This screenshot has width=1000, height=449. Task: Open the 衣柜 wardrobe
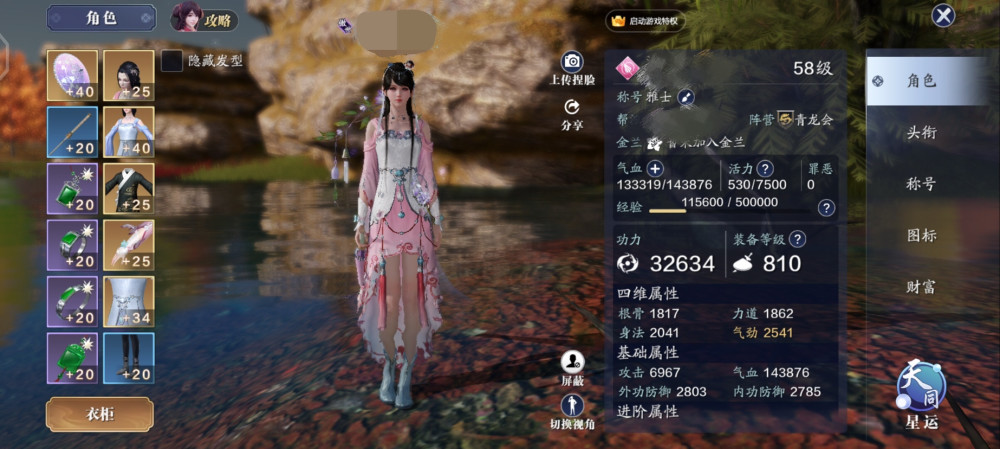pos(99,414)
